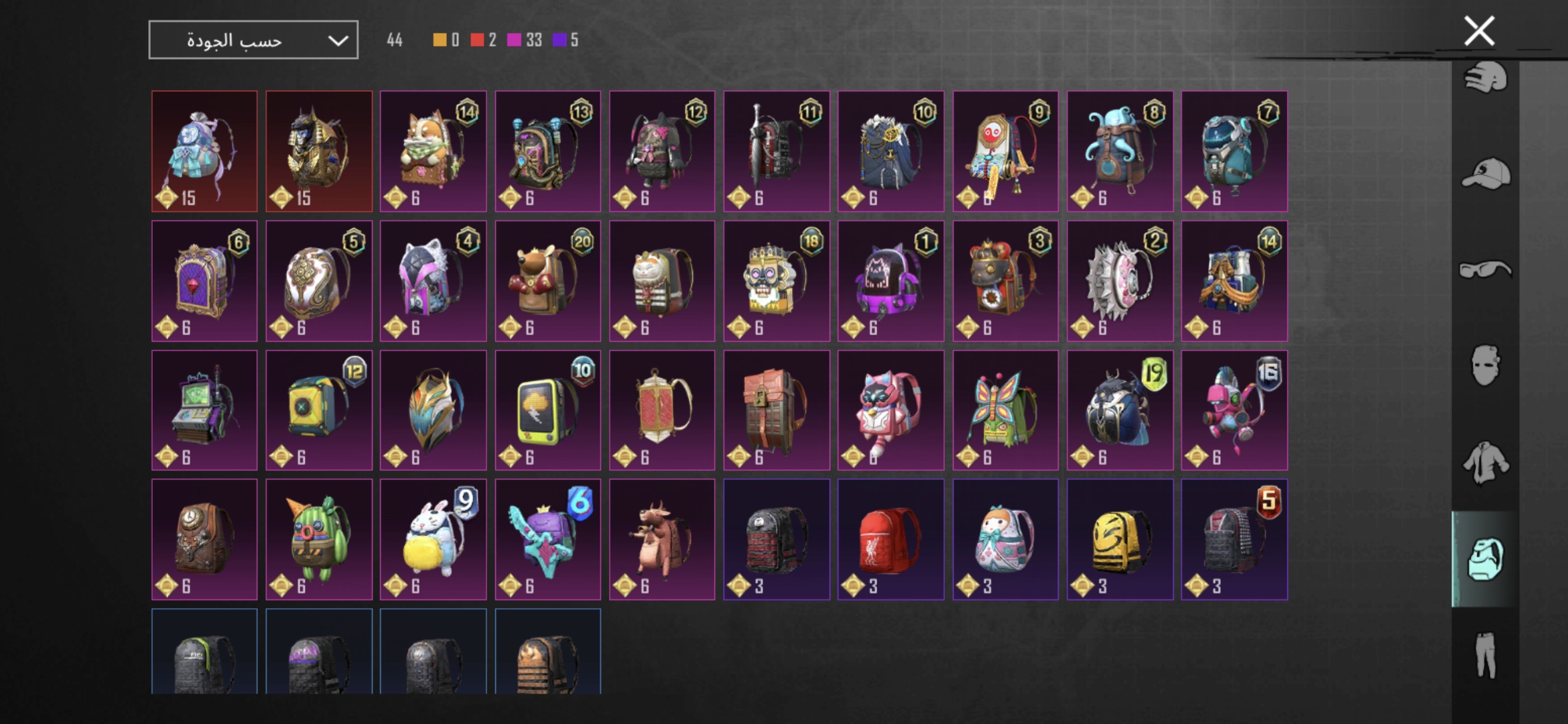Select the white bunny backpack
The width and height of the screenshot is (1568, 724).
433,540
